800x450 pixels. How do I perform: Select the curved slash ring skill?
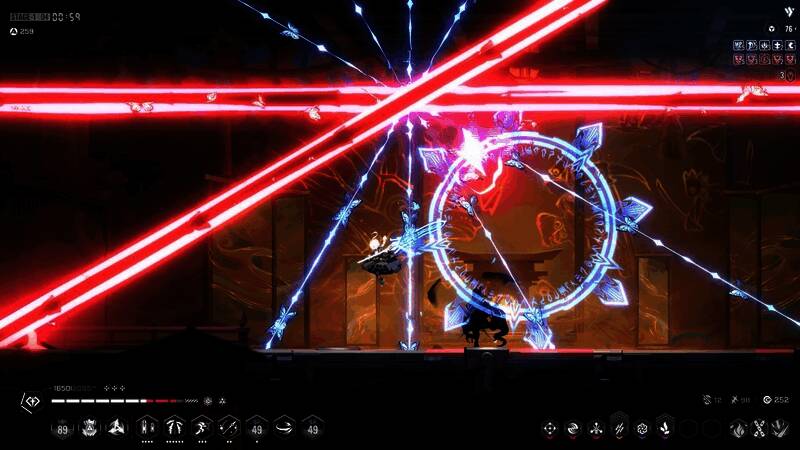click(x=285, y=429)
